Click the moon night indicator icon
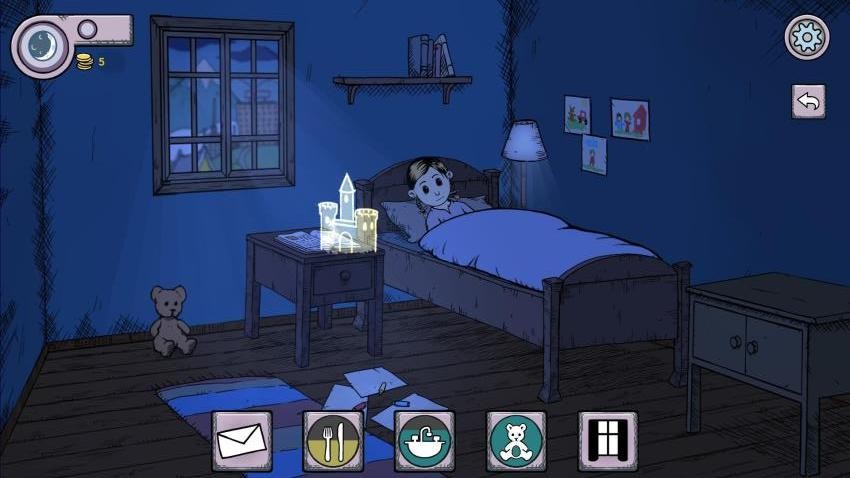The image size is (850, 478). pyautogui.click(x=42, y=46)
